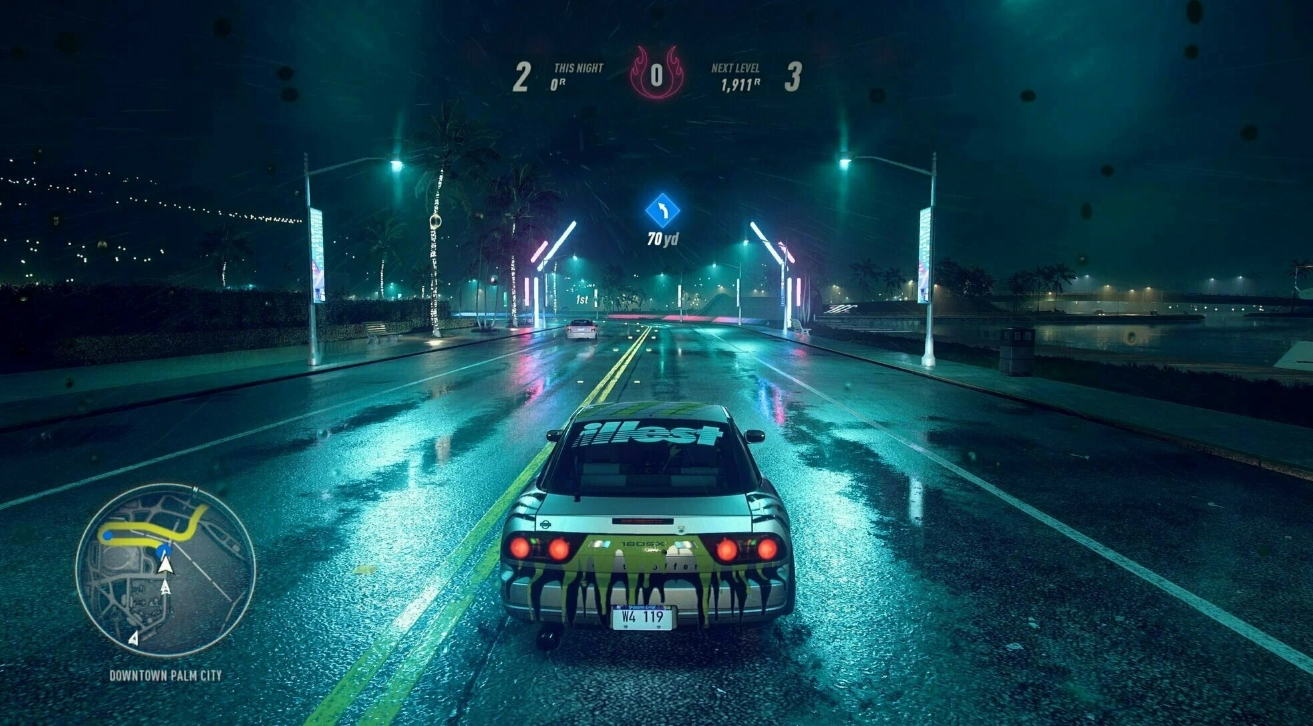Click the lowest white arrow on minimap
1313x726 pixels.
point(134,638)
